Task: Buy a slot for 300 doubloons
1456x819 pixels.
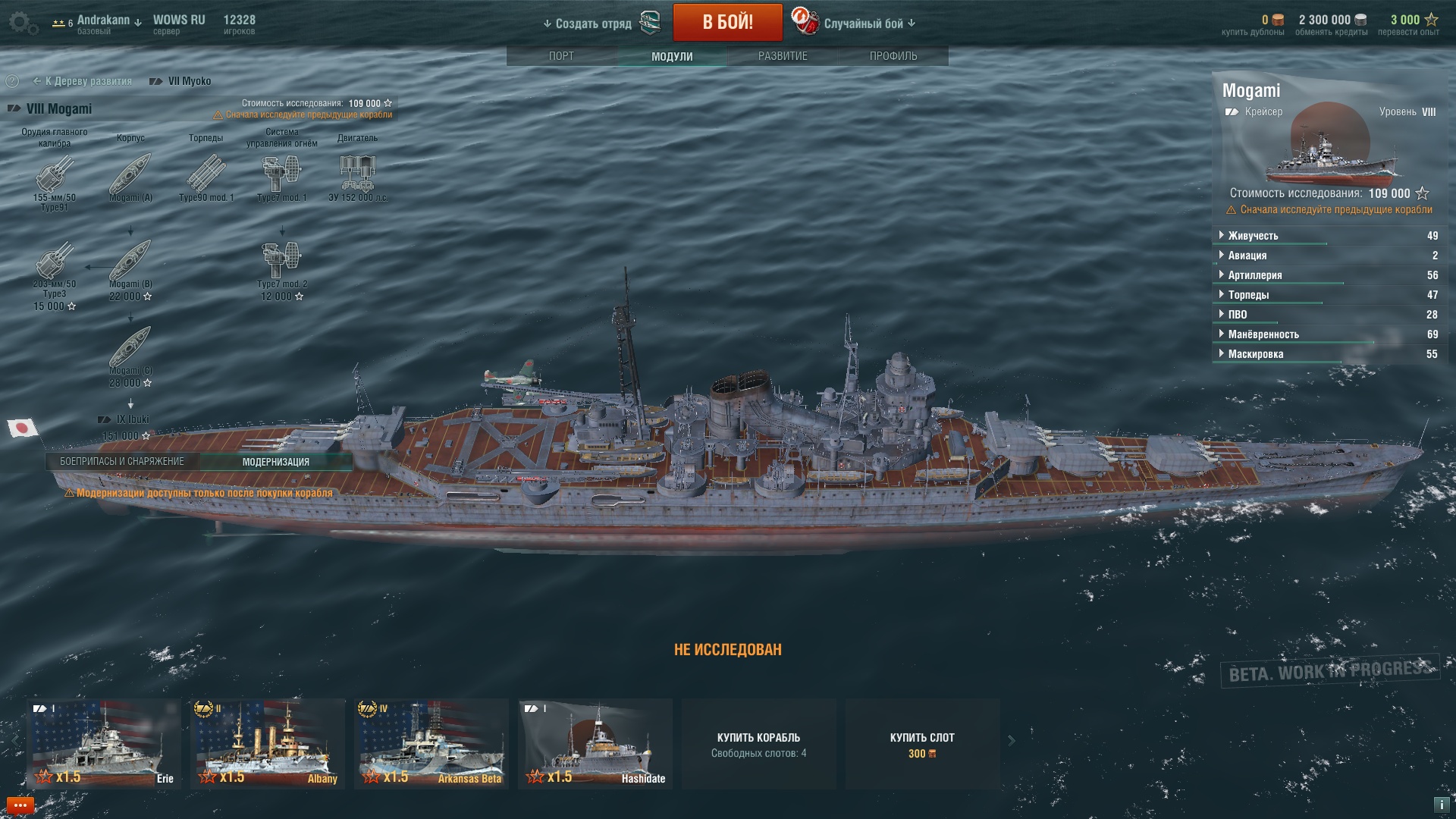Action: point(922,744)
